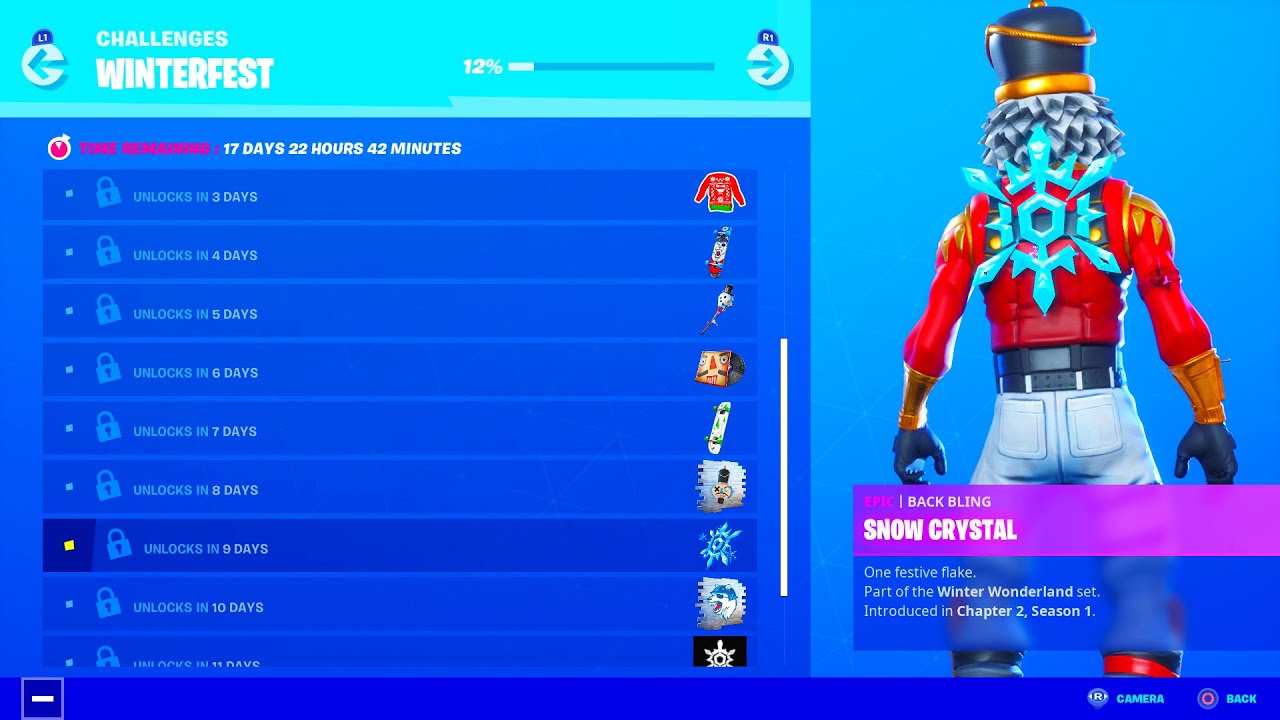This screenshot has width=1280, height=720.
Task: Preview the polar bear spray reward
Action: coord(720,604)
